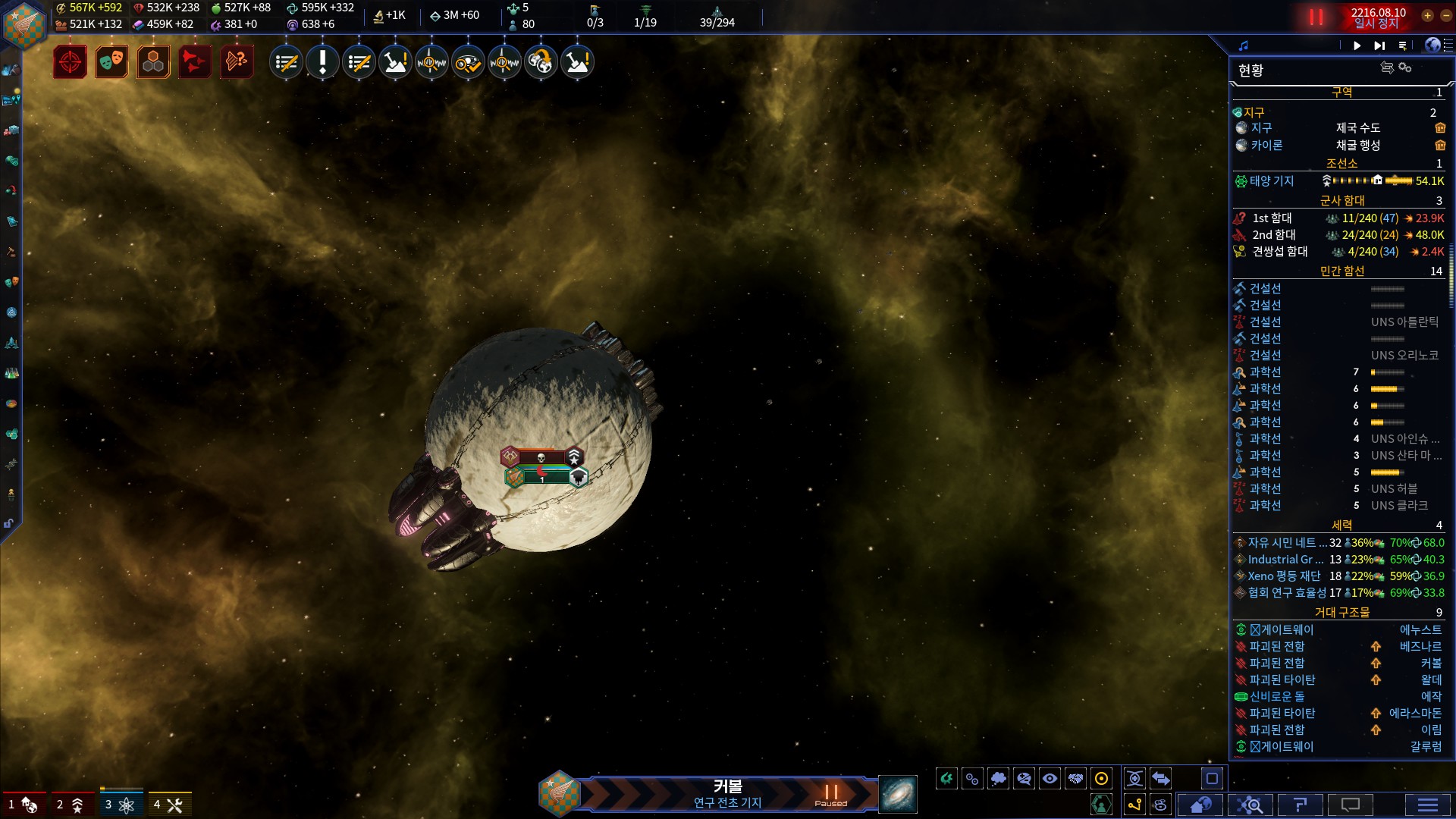Skip to the next music track
This screenshot has height=819, width=1456.
1379,45
